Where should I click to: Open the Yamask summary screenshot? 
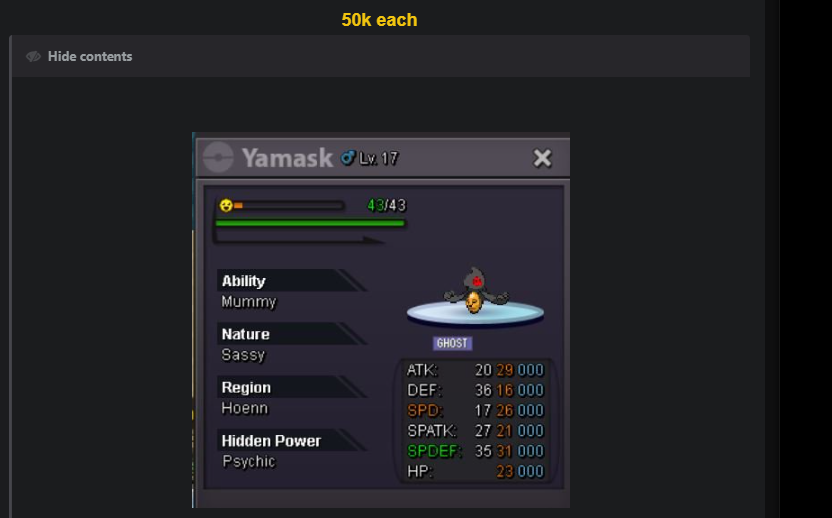[381, 320]
